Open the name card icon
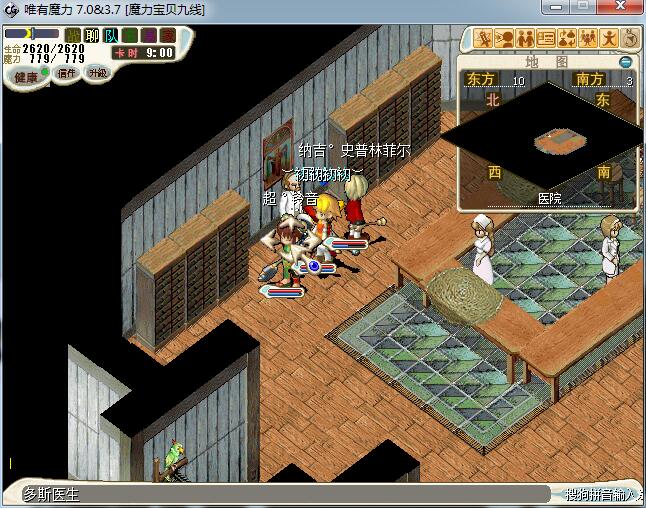 (x=546, y=39)
